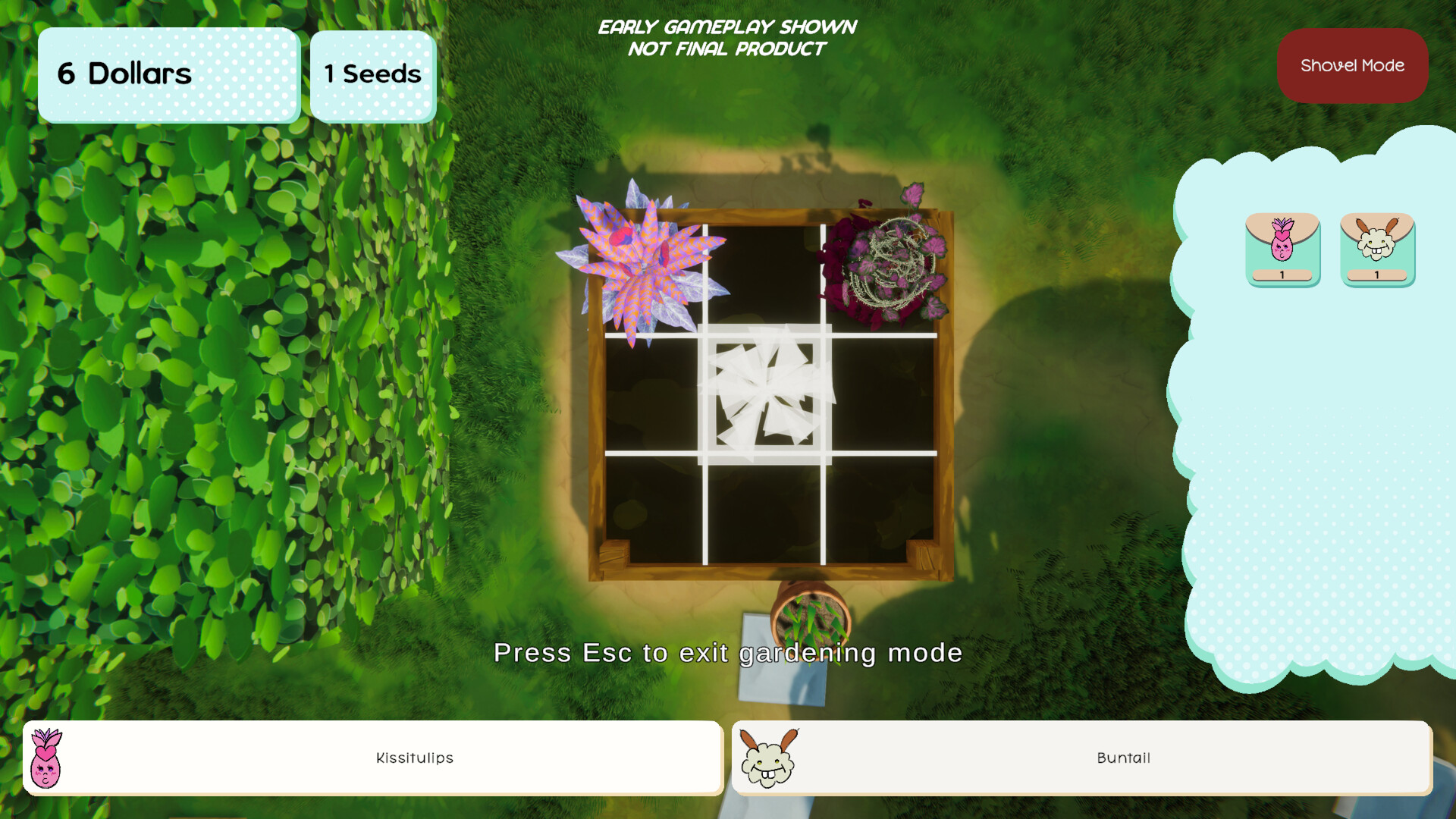1456x819 pixels.
Task: Click the count badge on the Buntail packet
Action: (1378, 277)
